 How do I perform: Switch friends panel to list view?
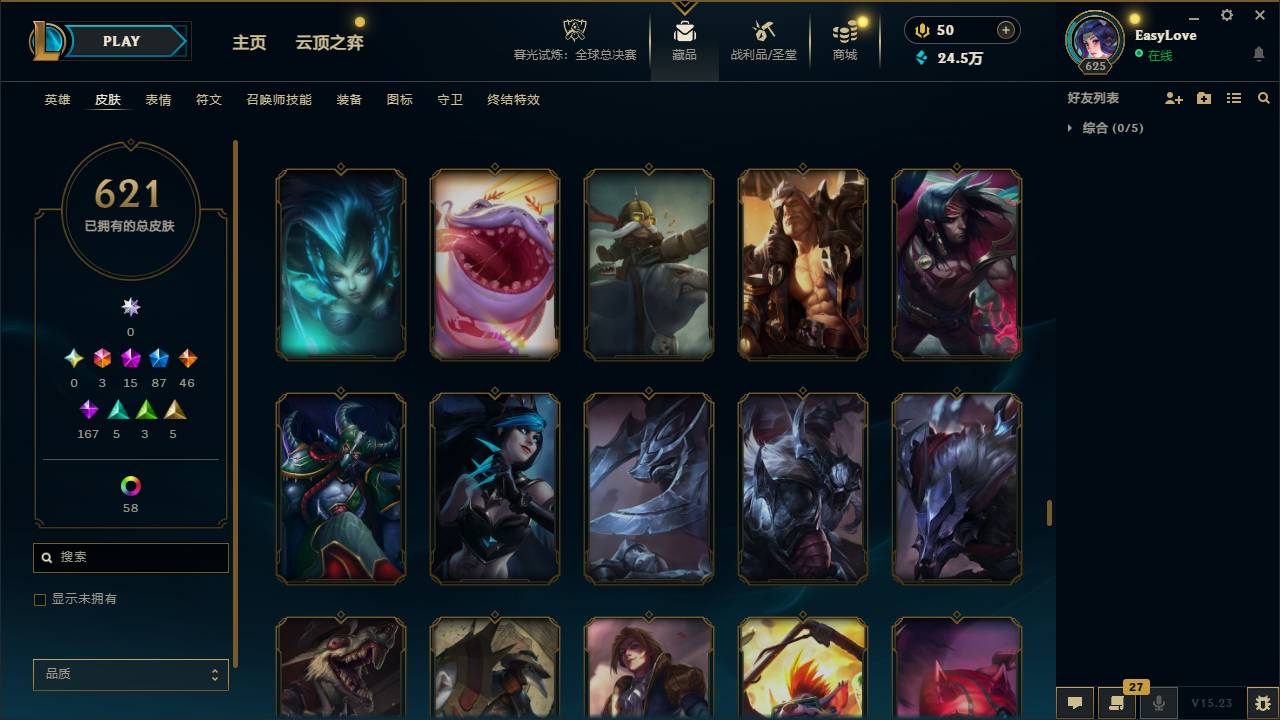coord(1234,97)
